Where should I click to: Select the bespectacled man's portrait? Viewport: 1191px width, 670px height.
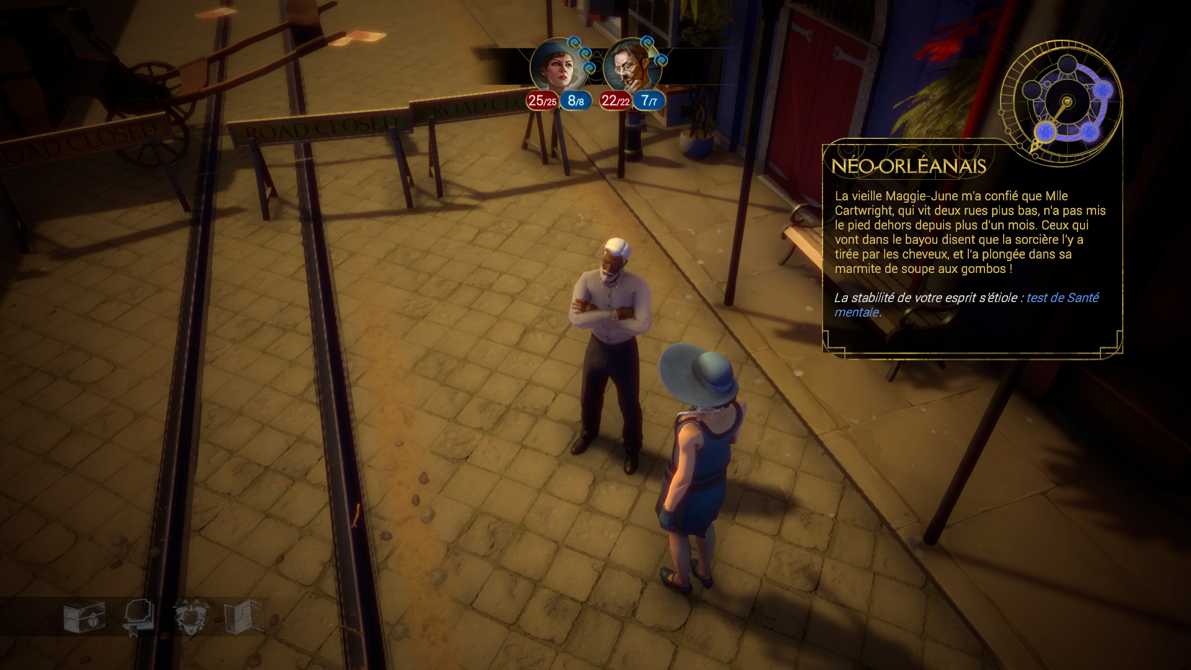pos(629,67)
